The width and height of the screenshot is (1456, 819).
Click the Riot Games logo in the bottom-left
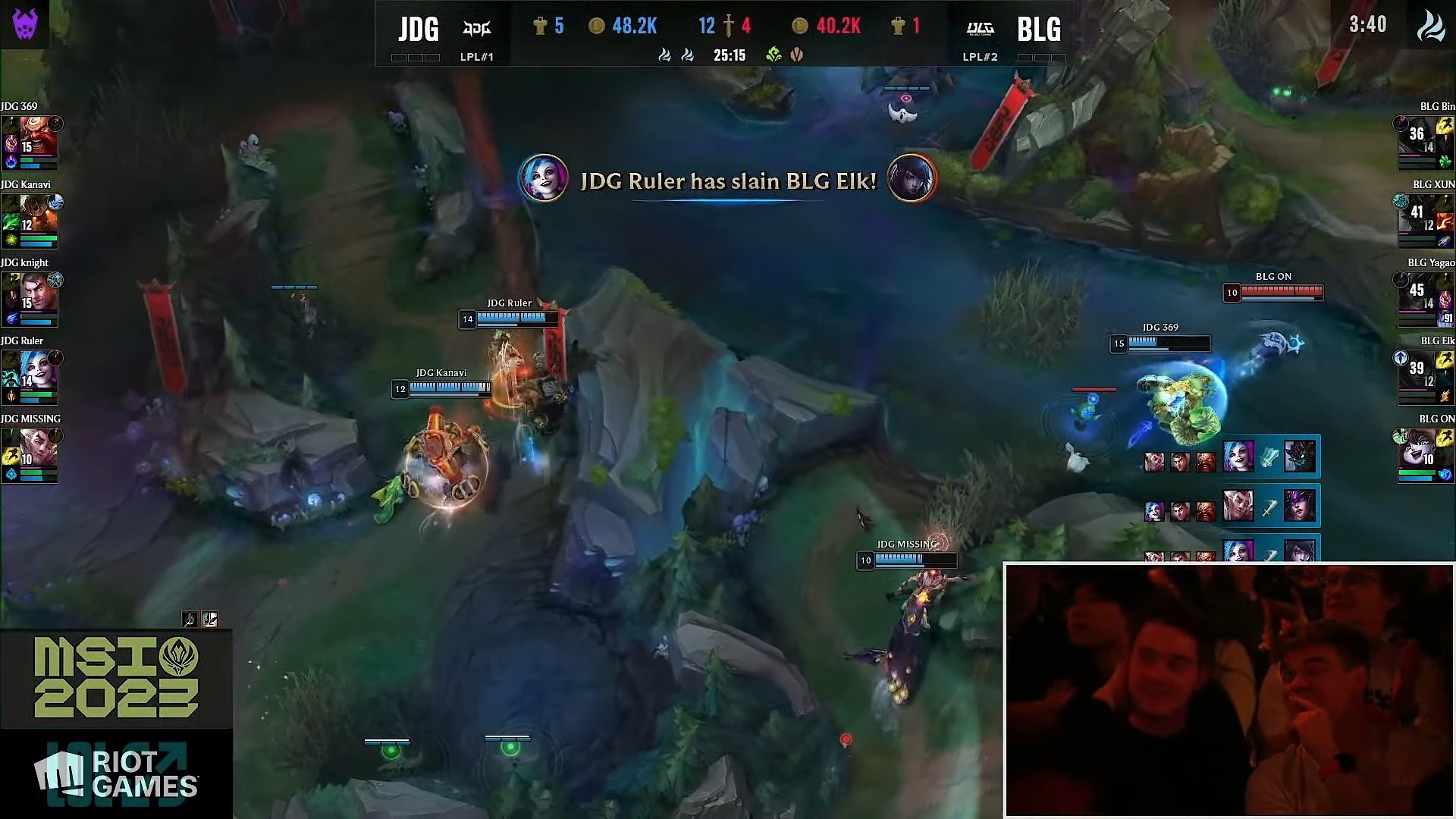(114, 772)
